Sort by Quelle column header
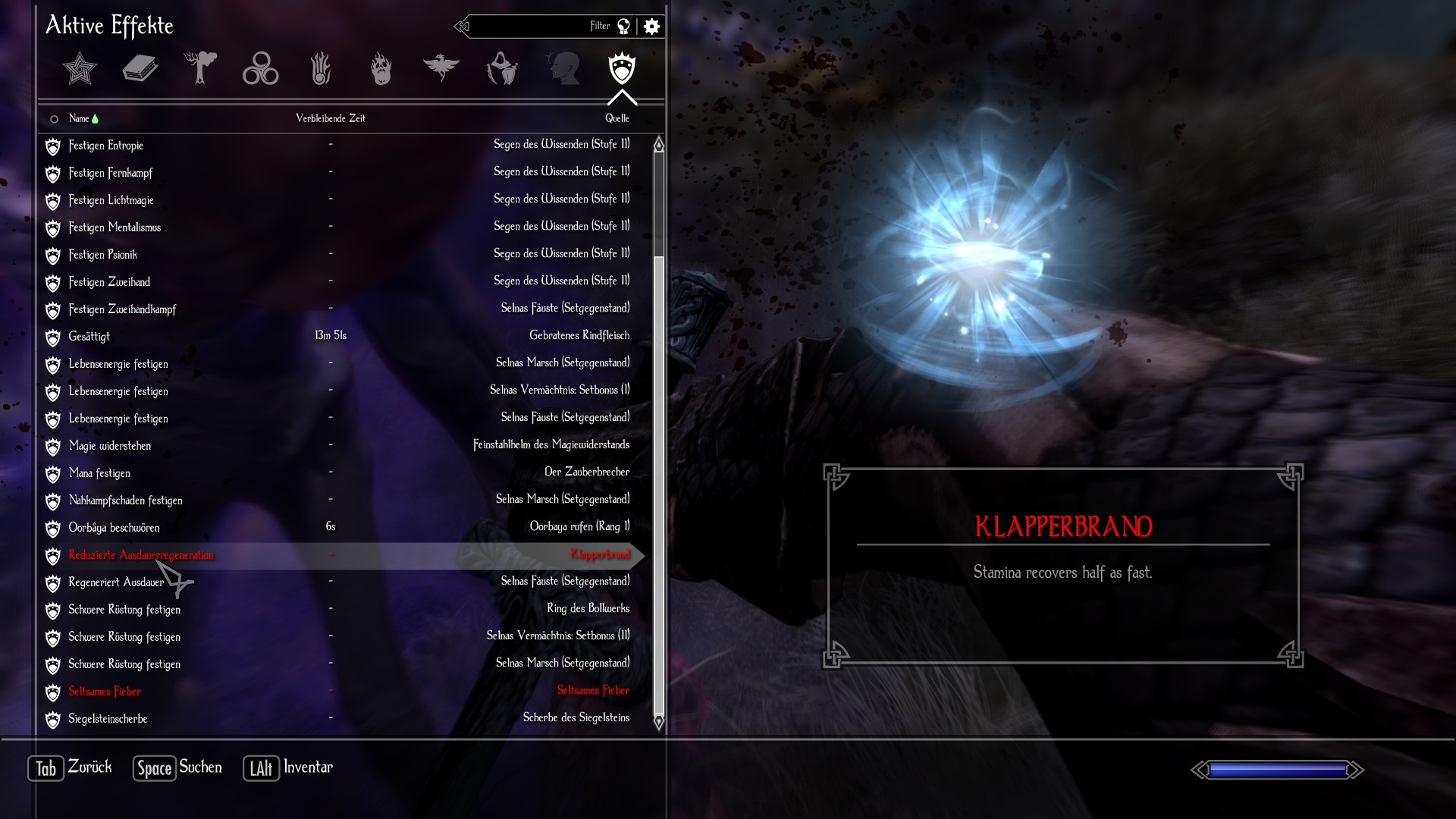 click(617, 118)
